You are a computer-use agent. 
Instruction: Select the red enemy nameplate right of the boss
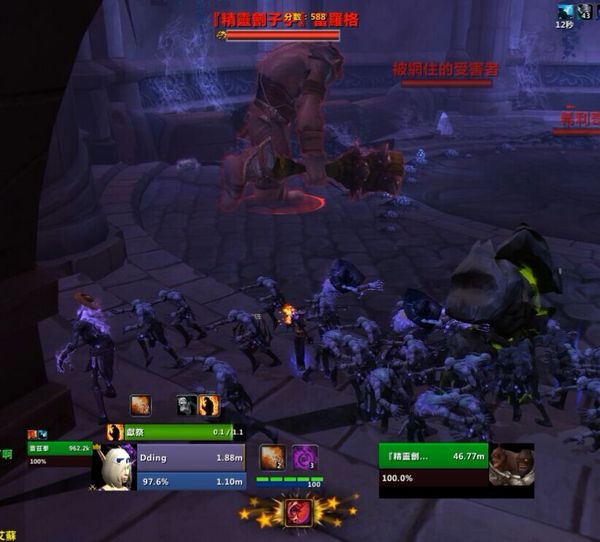[446, 72]
